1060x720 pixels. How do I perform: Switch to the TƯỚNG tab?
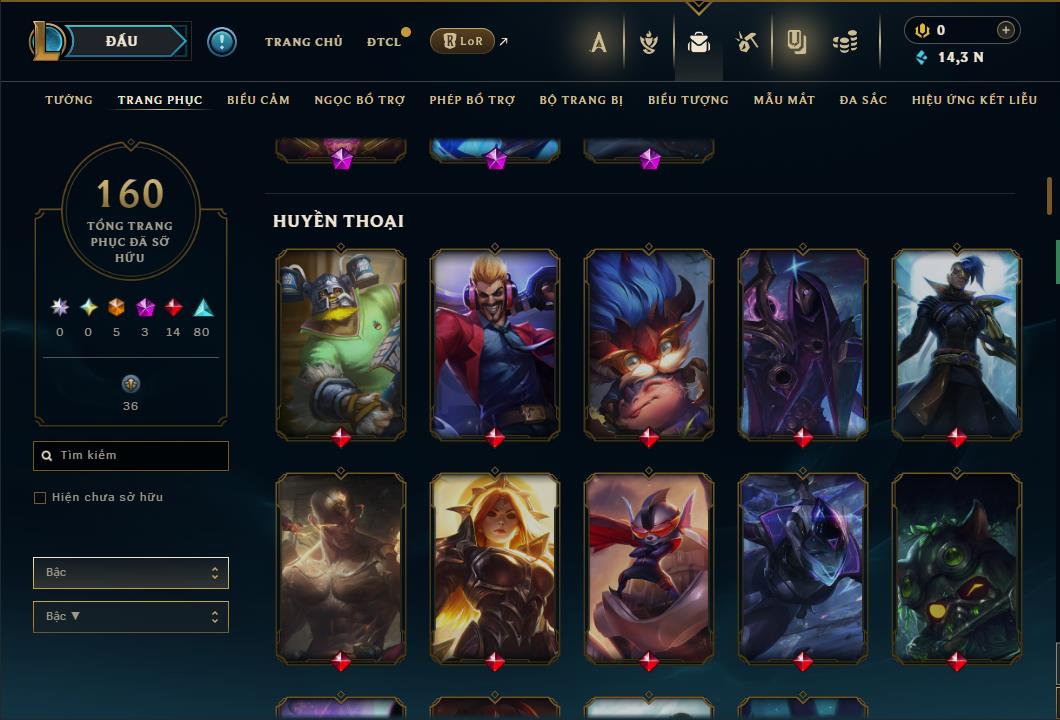tap(69, 100)
